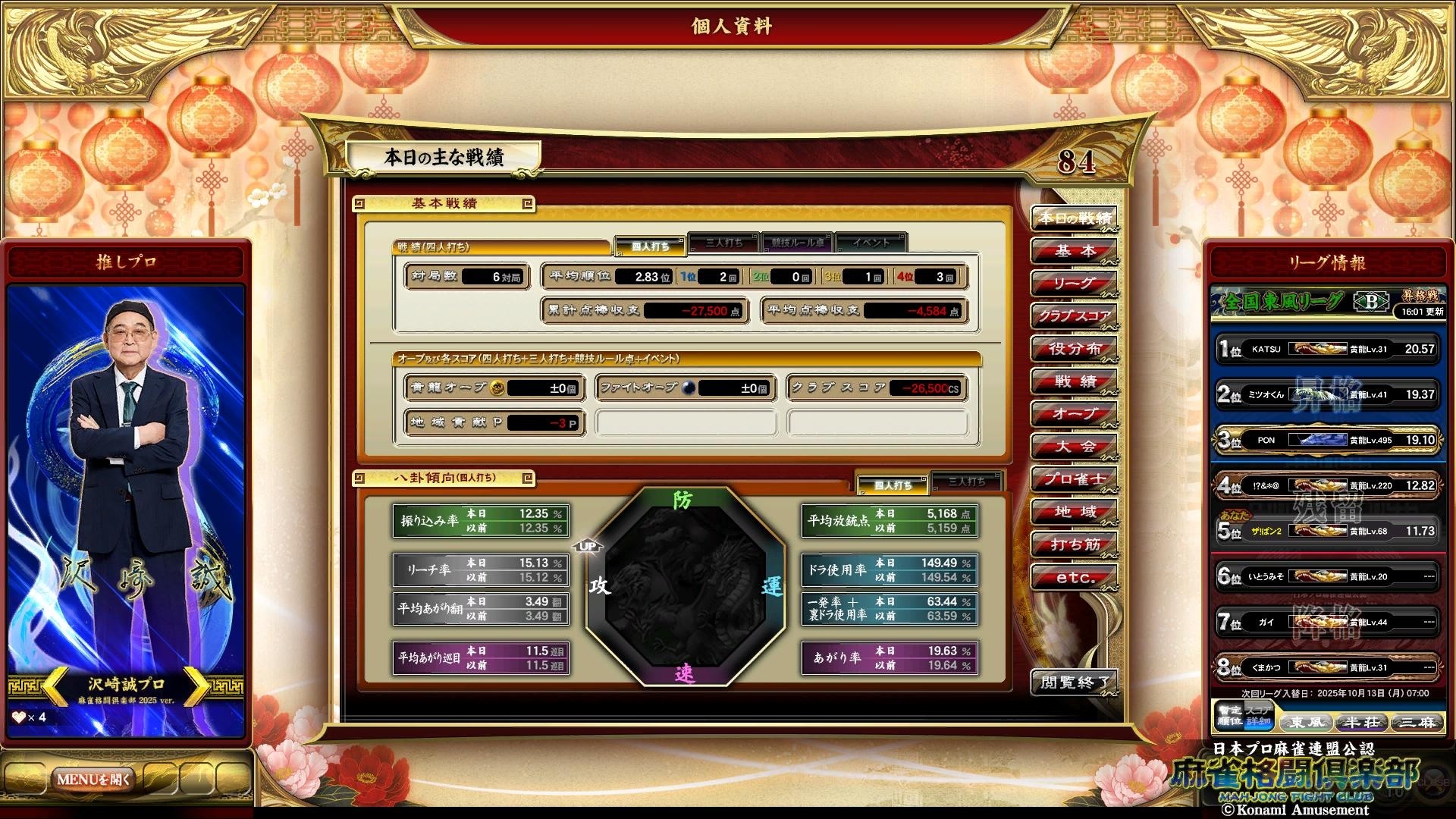Open the 基本 stats panel
This screenshot has height=819, width=1456.
[1074, 252]
